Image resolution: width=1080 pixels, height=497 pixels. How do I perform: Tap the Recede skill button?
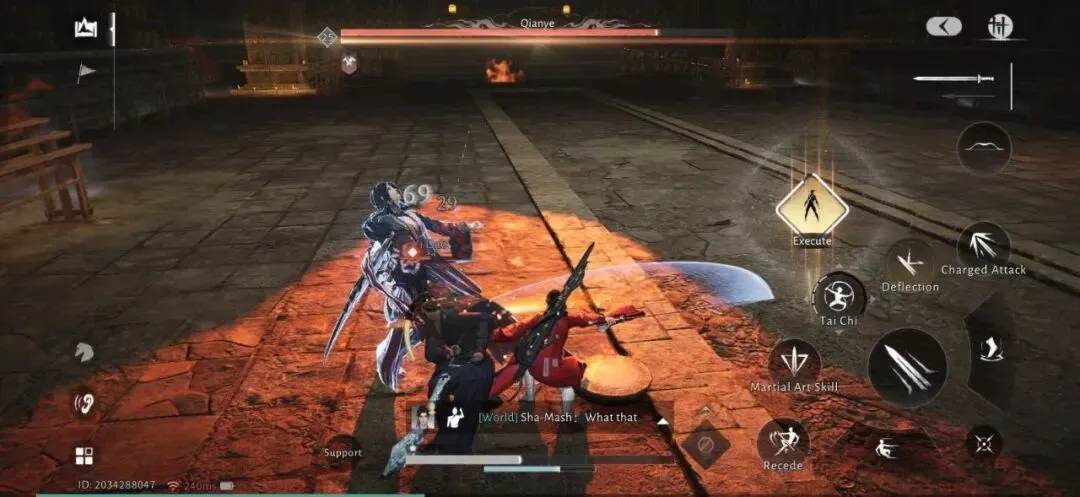coord(782,441)
